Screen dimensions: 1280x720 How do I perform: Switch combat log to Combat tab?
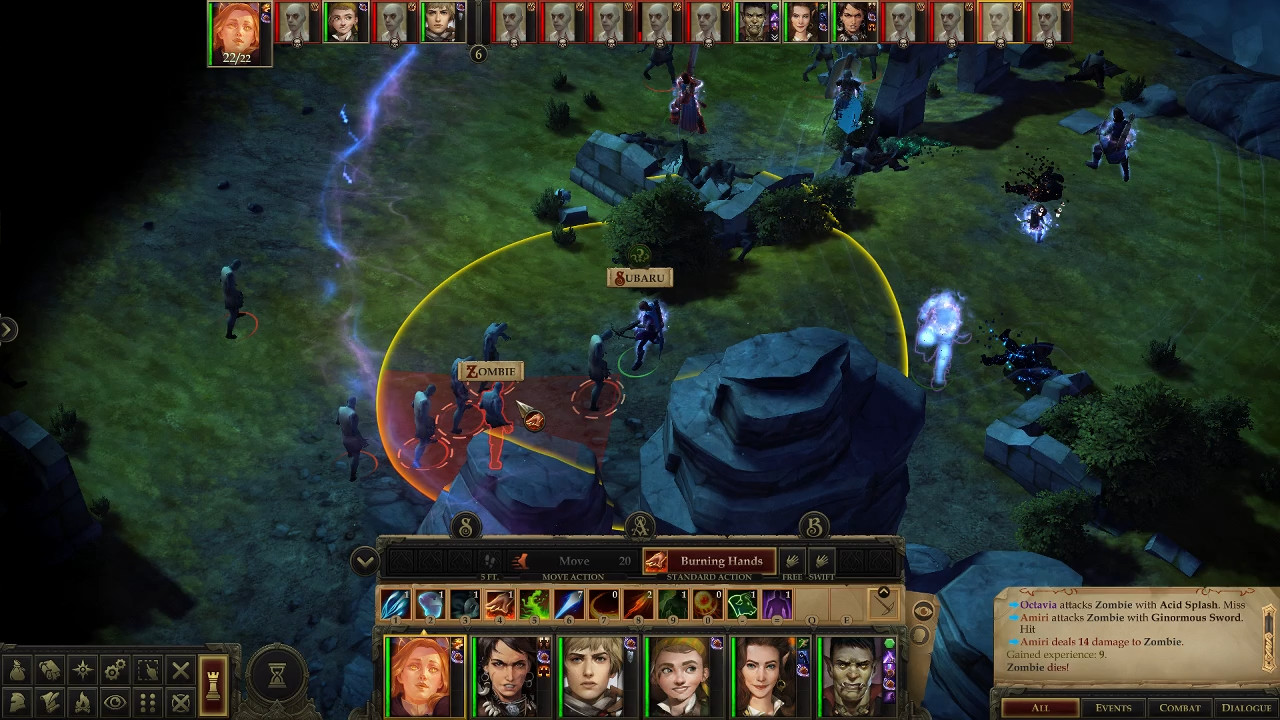point(1179,708)
